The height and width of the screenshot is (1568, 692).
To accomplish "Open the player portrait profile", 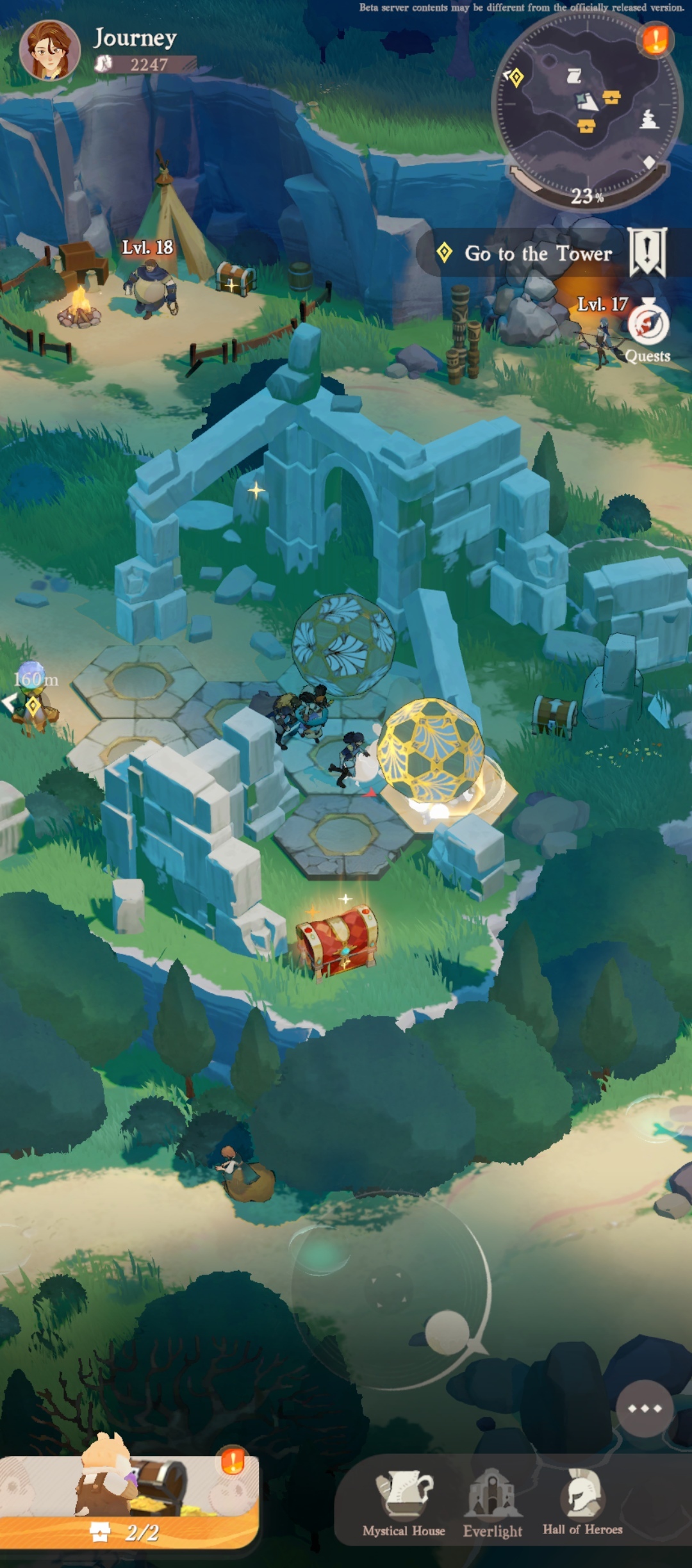I will 49,51.
